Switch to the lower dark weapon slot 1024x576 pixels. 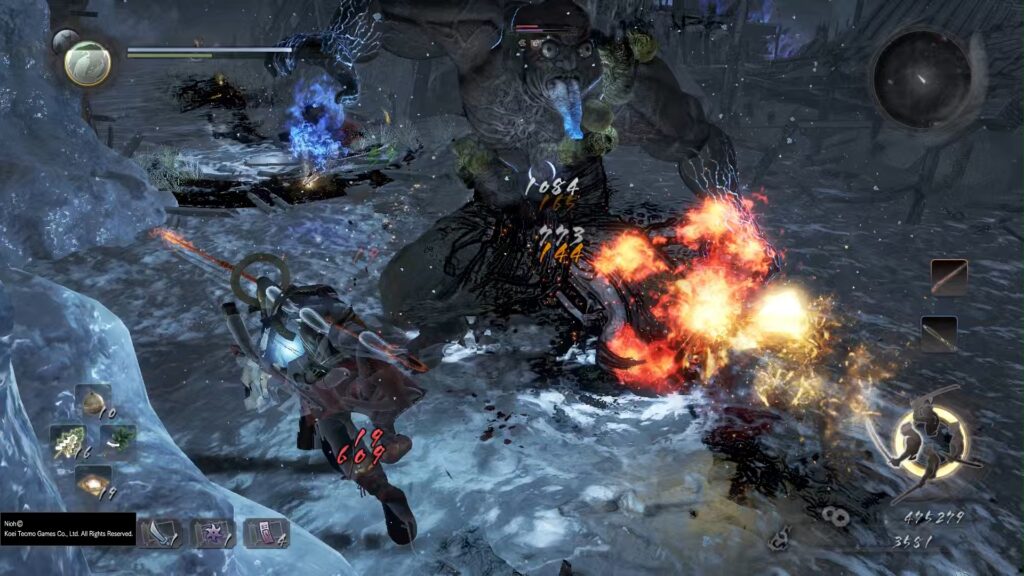click(939, 334)
